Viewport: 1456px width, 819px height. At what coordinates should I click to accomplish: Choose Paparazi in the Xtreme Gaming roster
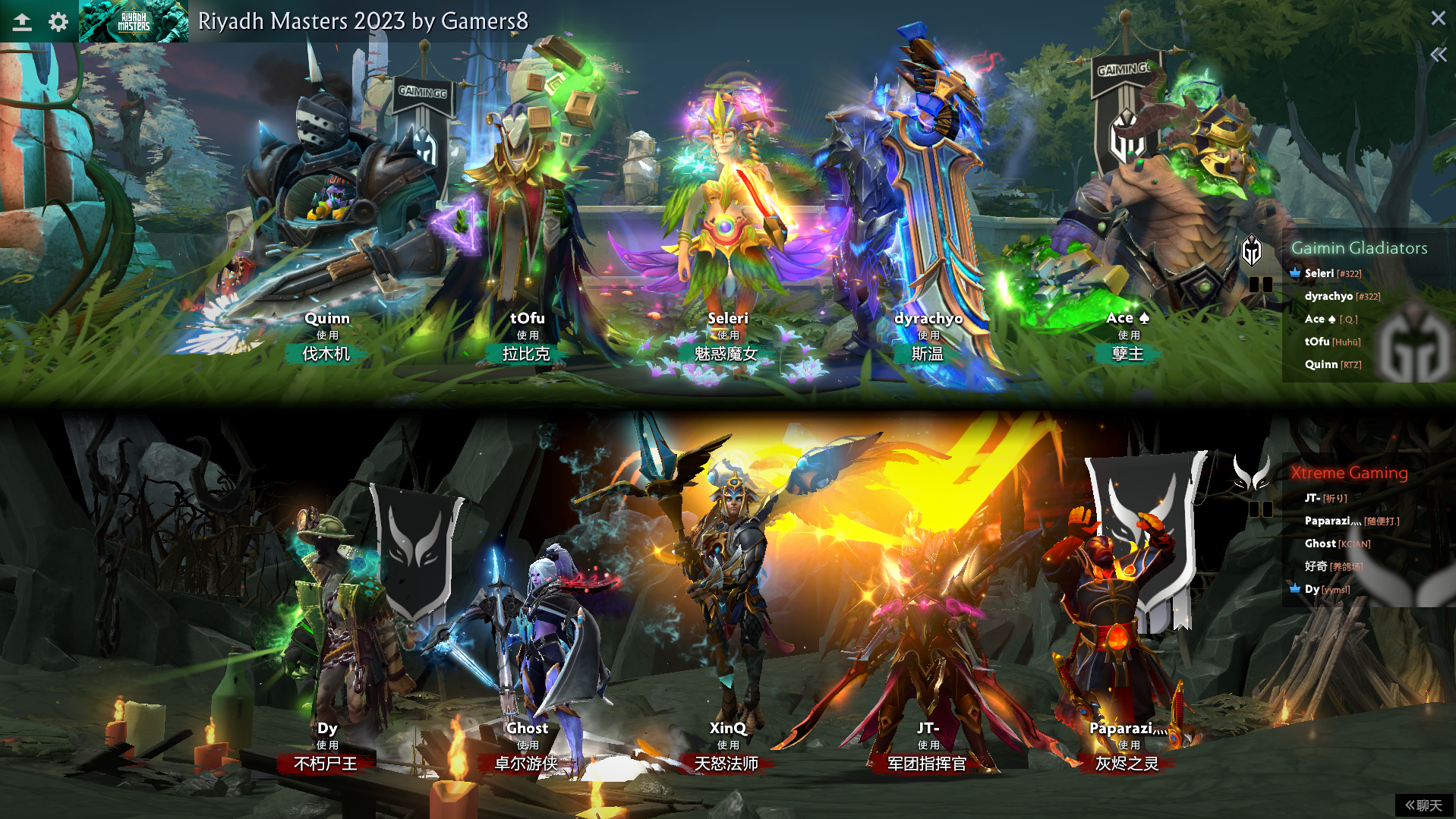[1327, 521]
